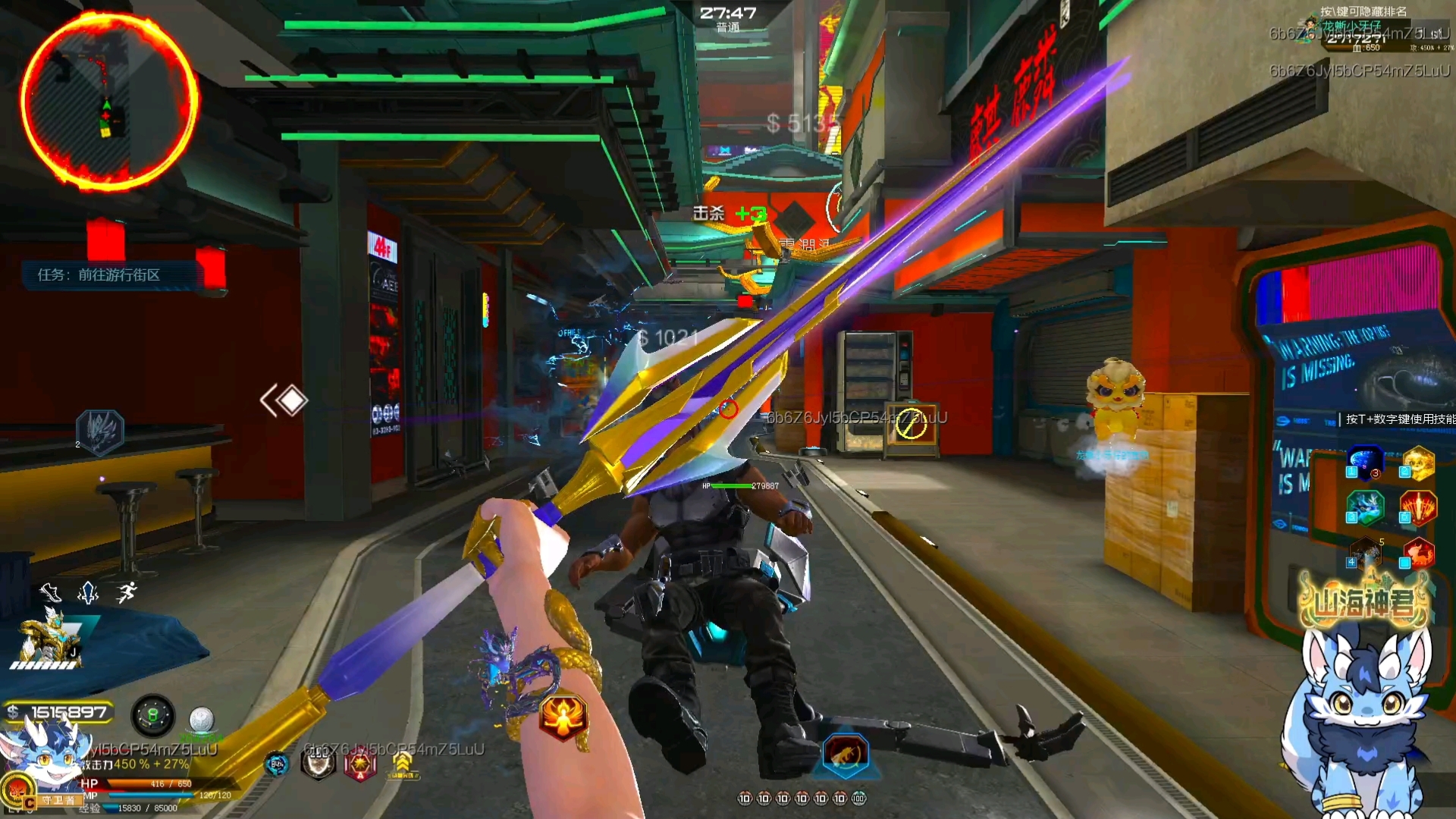
Task: Select the orange rifle weapon icon
Action: coord(846,755)
